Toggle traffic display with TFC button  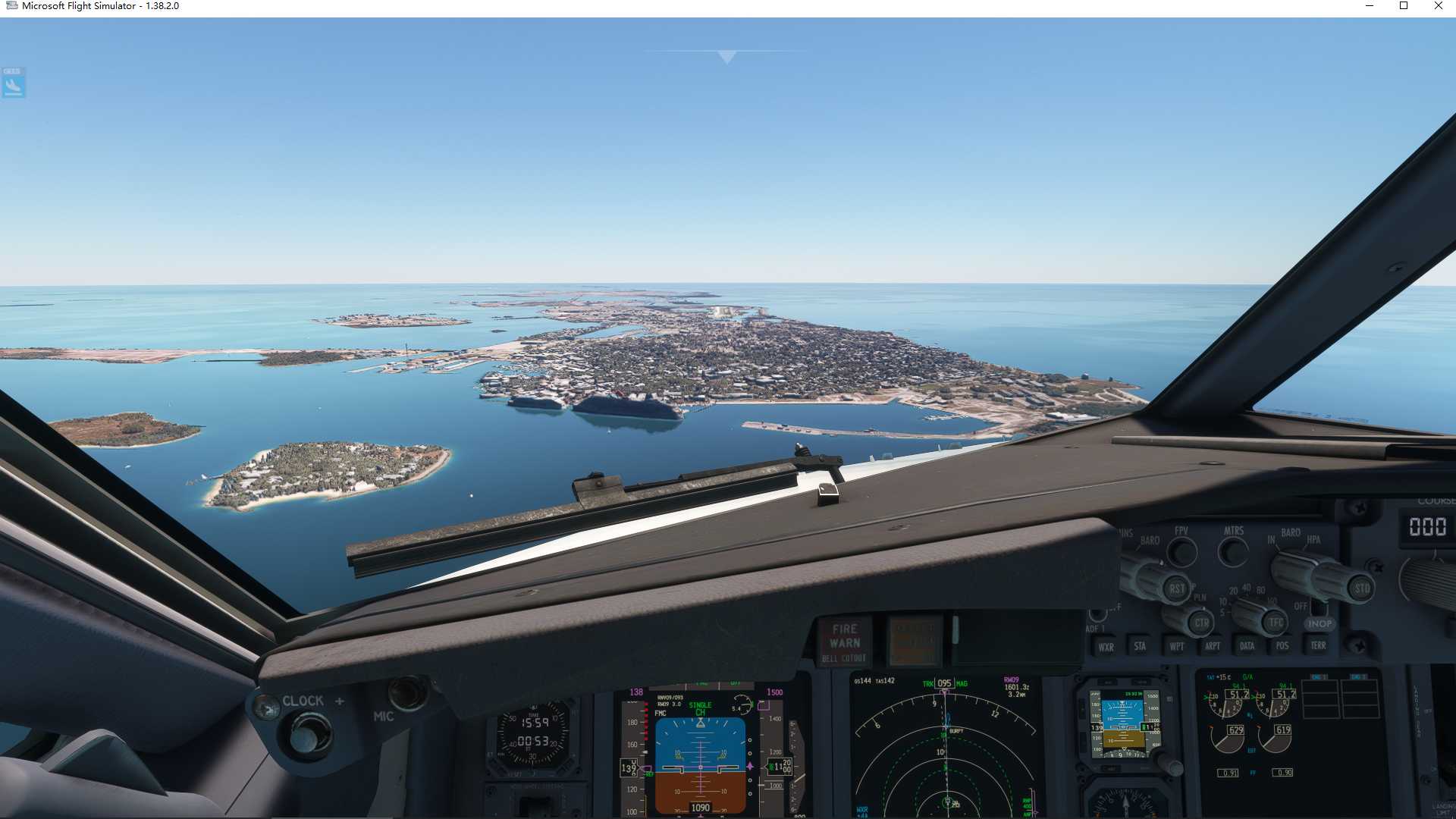[x=1276, y=623]
